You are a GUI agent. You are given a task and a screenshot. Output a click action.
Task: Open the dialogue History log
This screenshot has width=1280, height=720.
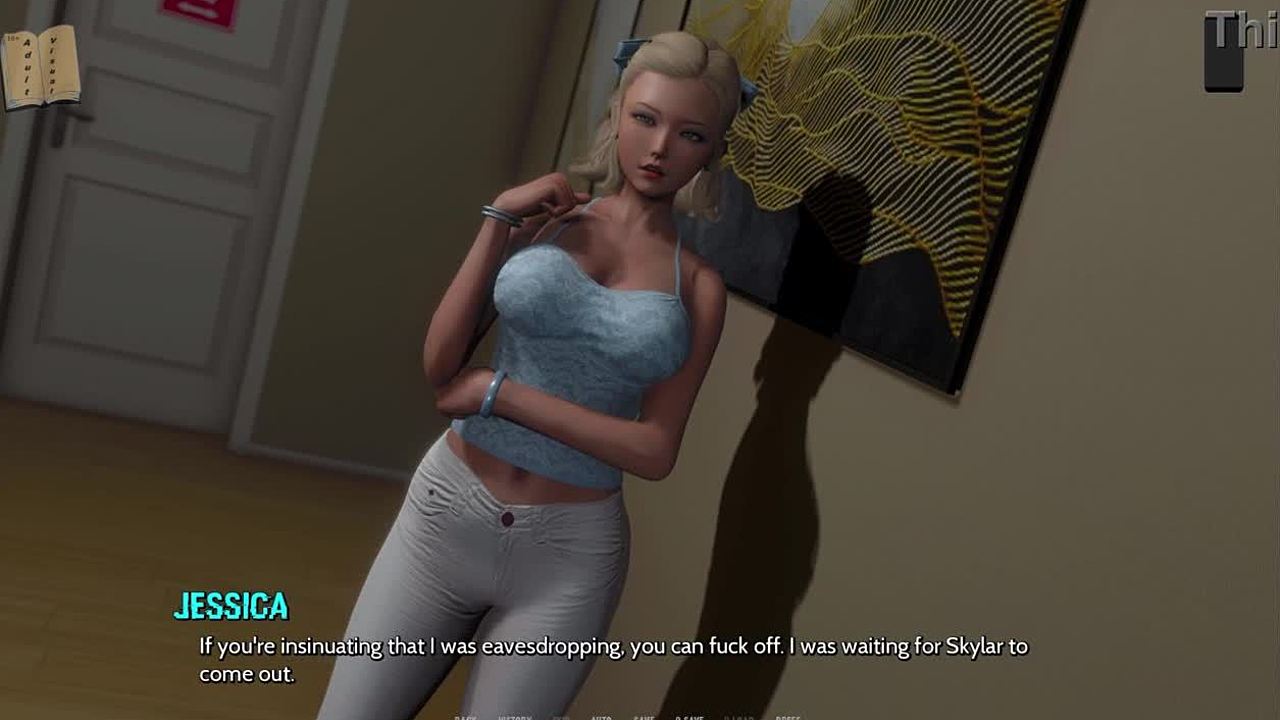click(x=515, y=717)
